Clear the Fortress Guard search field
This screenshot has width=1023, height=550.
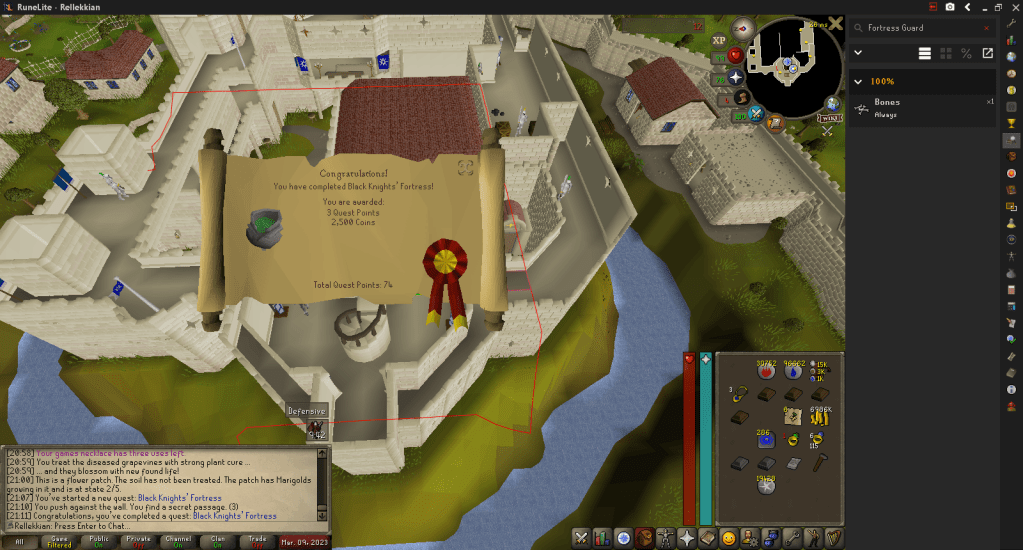point(988,28)
